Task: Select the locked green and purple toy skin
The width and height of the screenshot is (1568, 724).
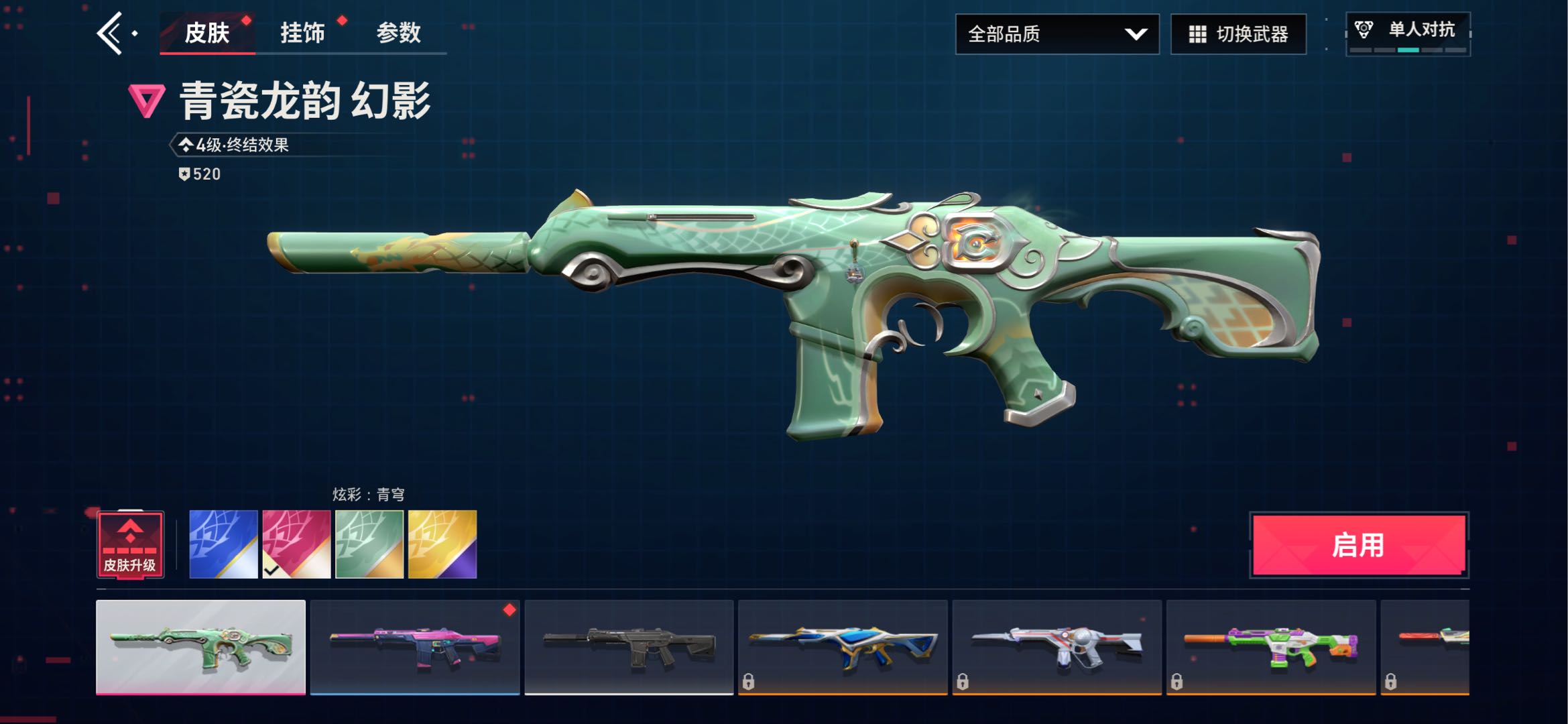Action: [1270, 647]
